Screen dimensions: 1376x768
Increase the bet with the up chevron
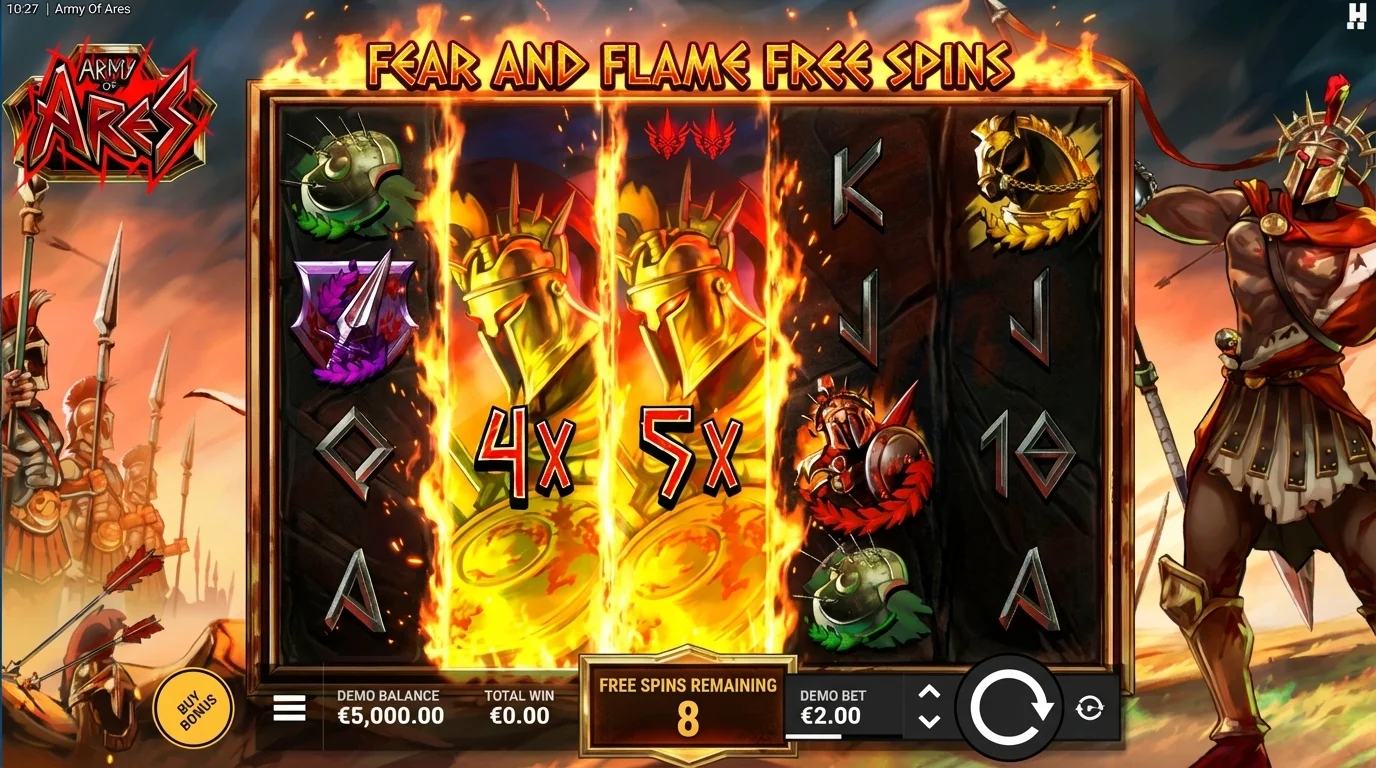tap(931, 689)
